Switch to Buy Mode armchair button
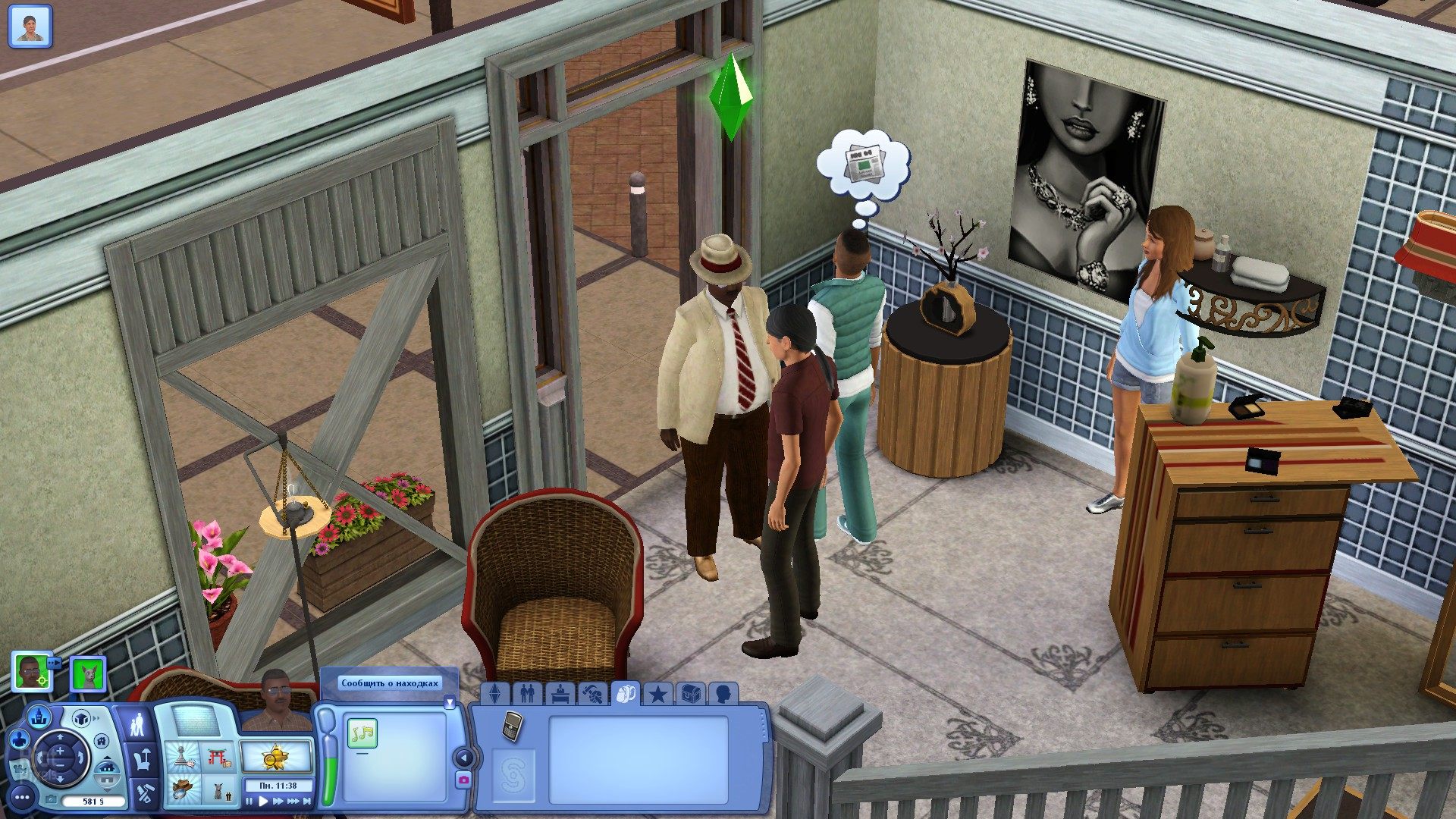 pyautogui.click(x=142, y=759)
